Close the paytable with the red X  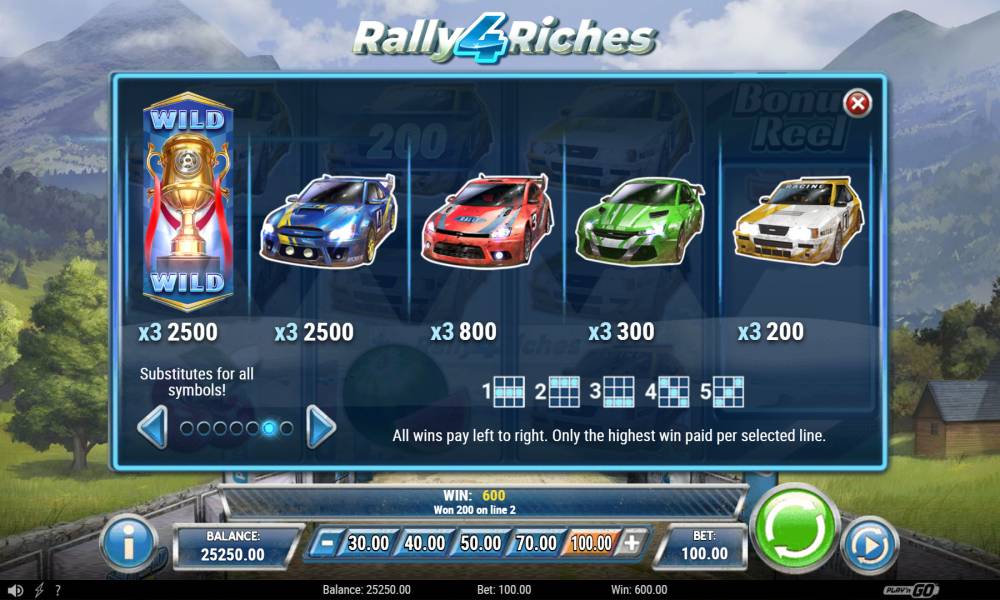click(857, 103)
